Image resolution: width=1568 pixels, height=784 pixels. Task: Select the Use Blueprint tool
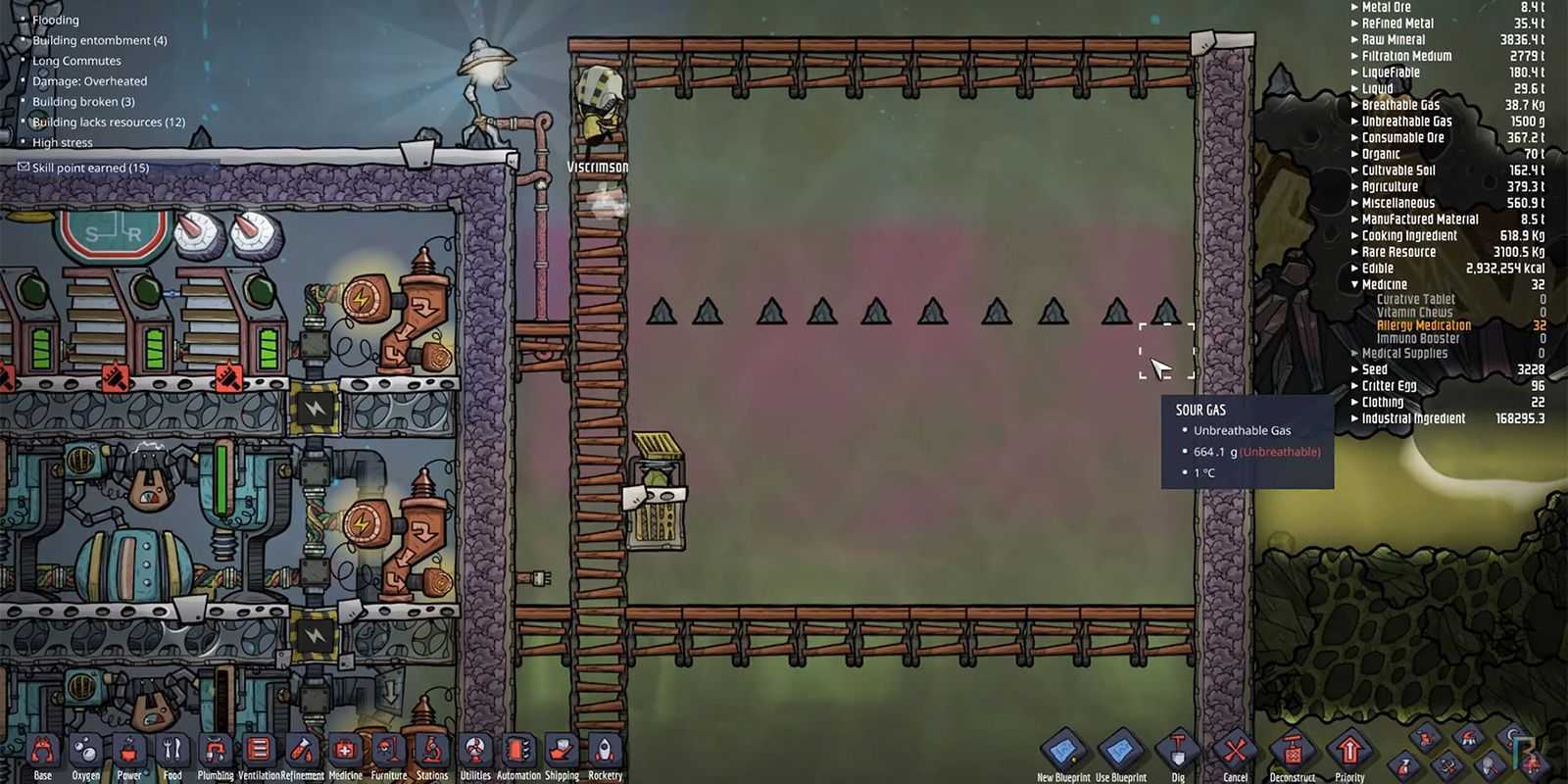(x=1120, y=754)
